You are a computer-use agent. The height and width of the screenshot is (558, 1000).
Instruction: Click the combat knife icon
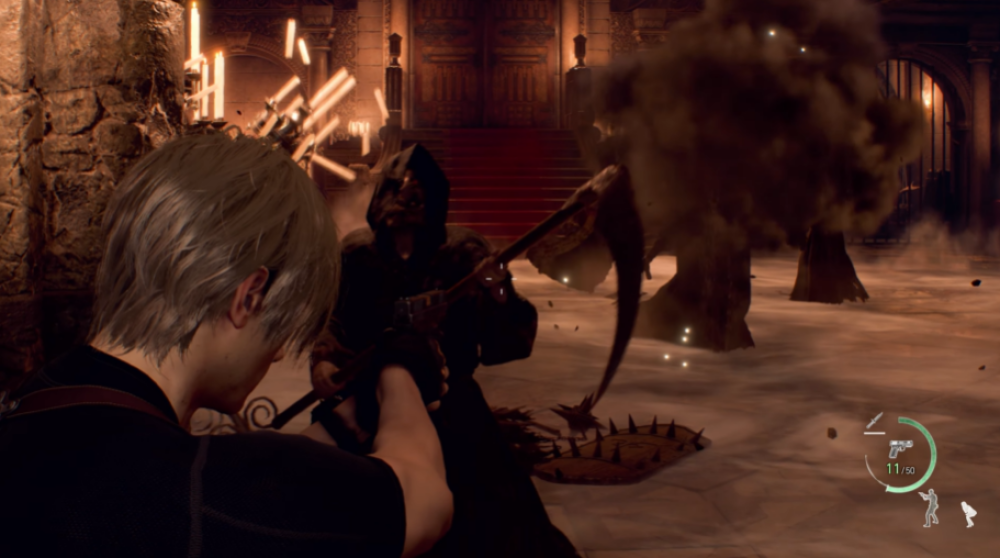875,422
